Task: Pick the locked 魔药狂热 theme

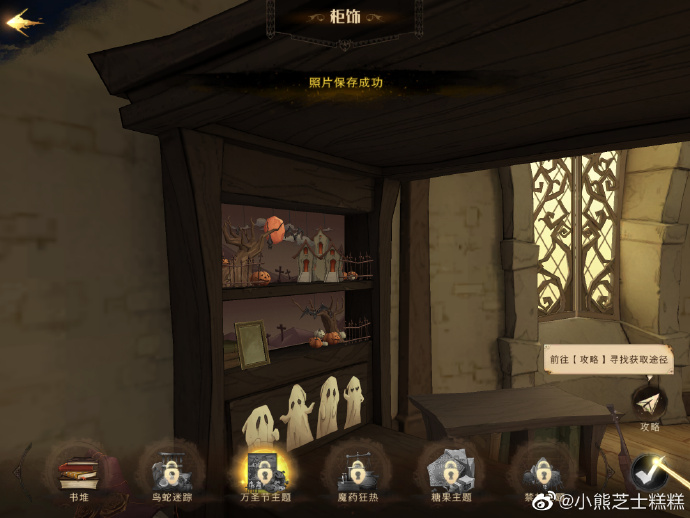Action: tap(356, 468)
